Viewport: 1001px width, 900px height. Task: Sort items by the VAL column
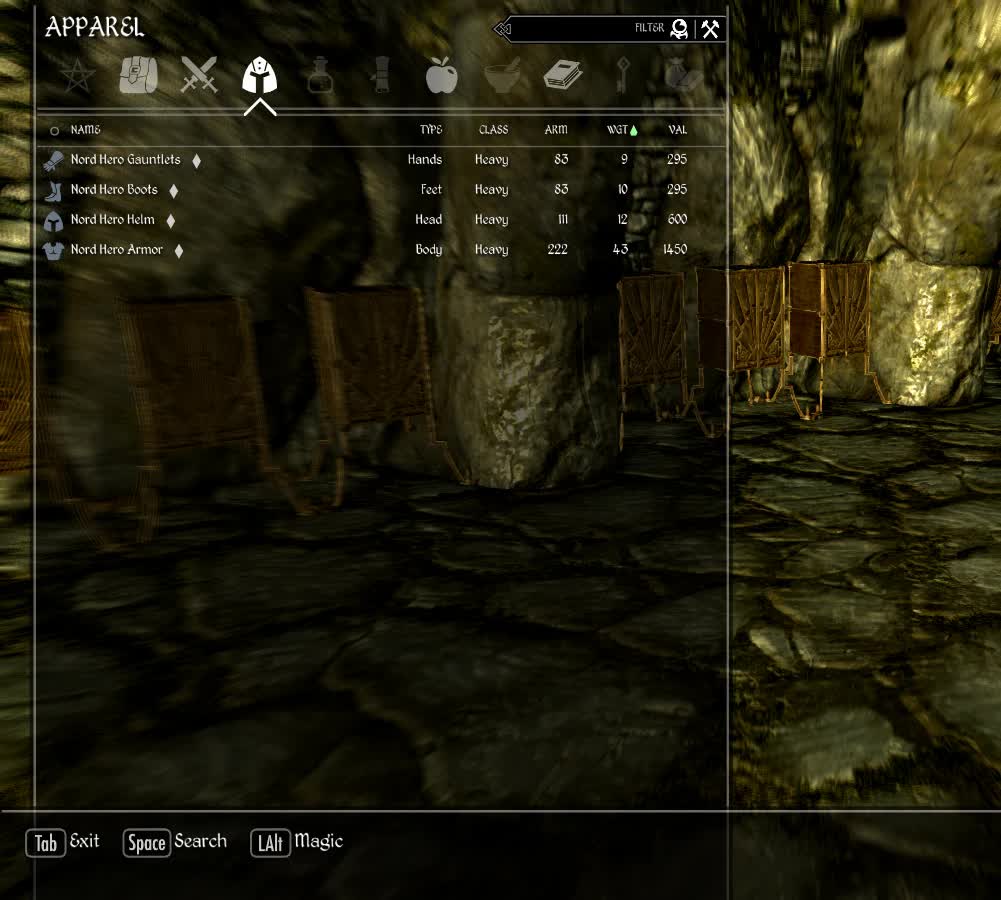677,130
